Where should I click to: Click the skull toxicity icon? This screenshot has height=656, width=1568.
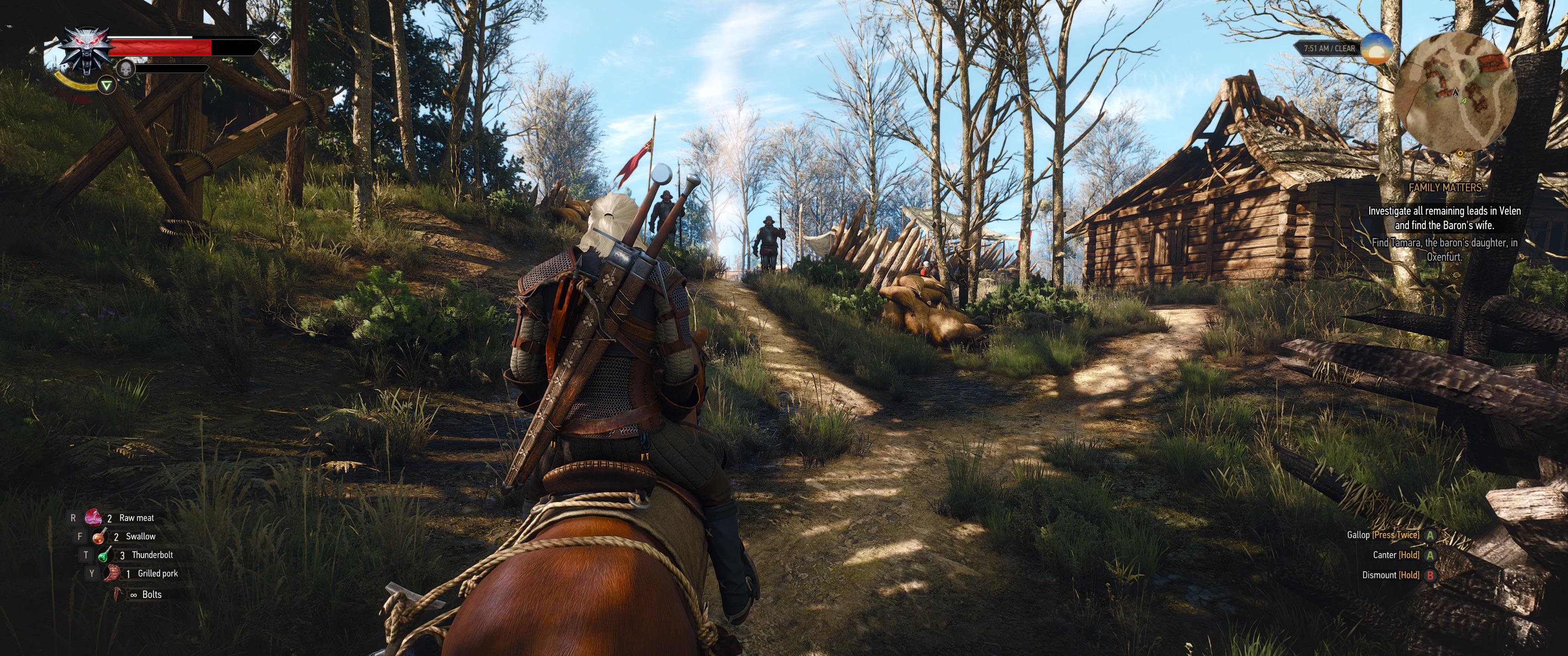tap(125, 69)
